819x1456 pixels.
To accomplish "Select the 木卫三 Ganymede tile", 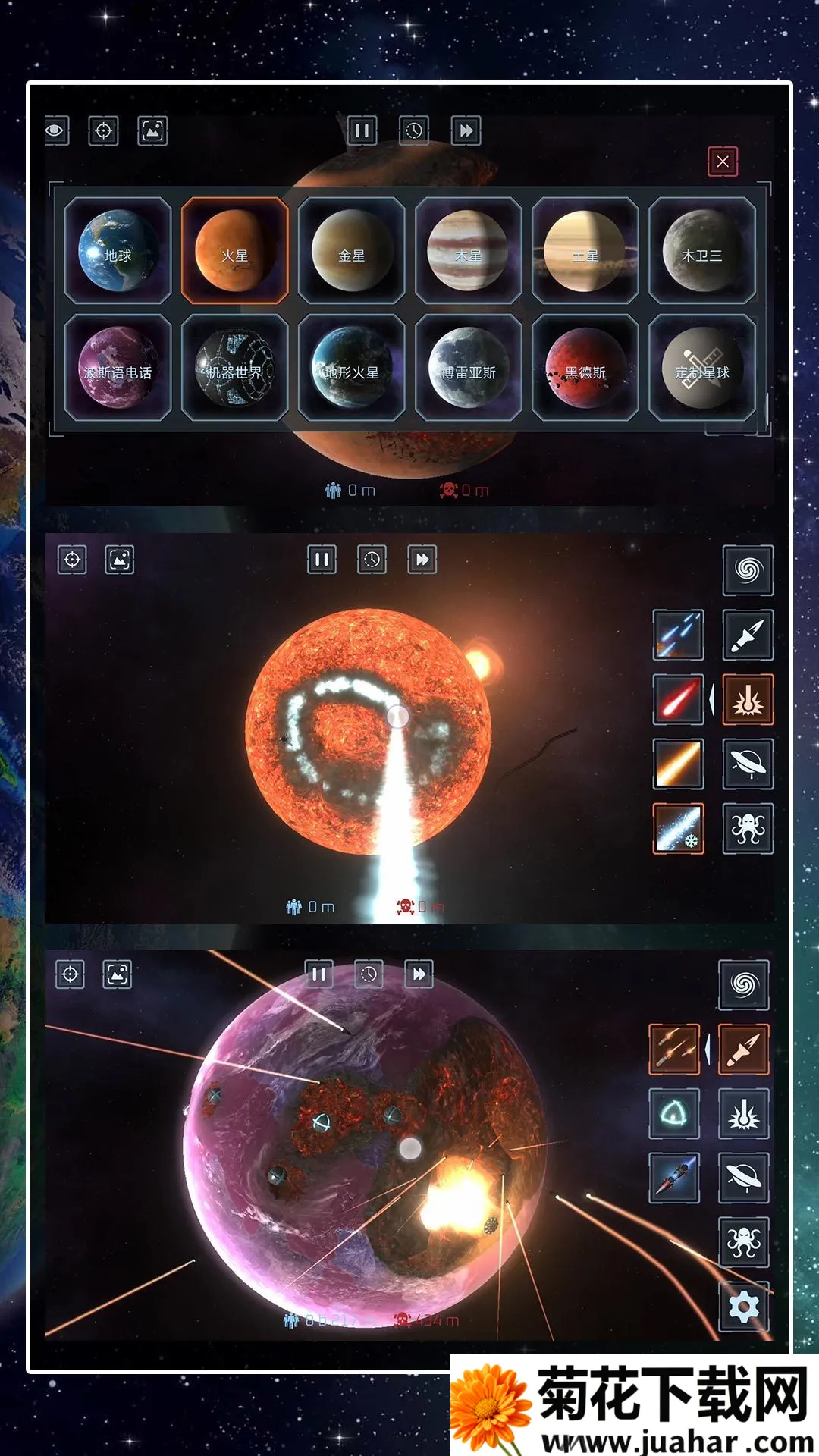I will [701, 250].
